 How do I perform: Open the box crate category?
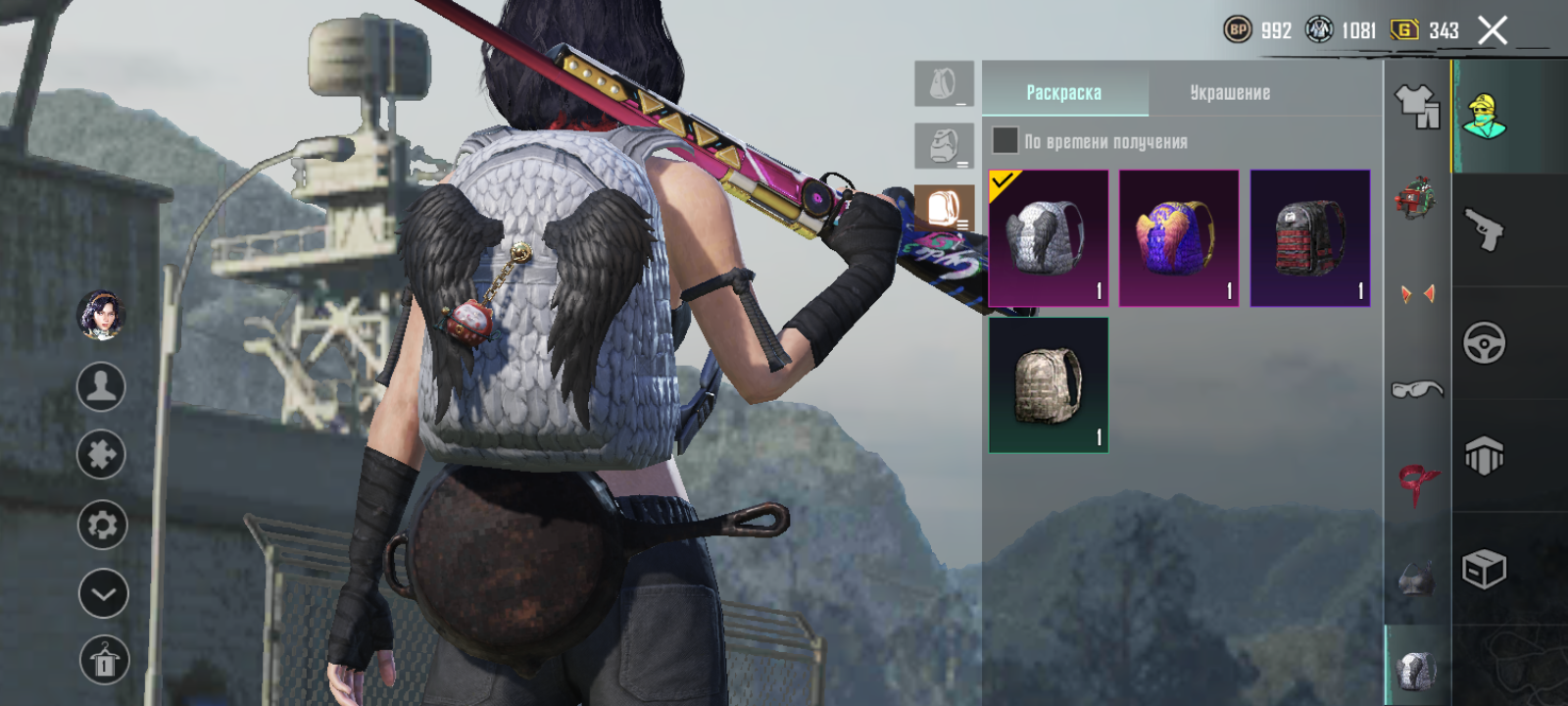[1484, 569]
